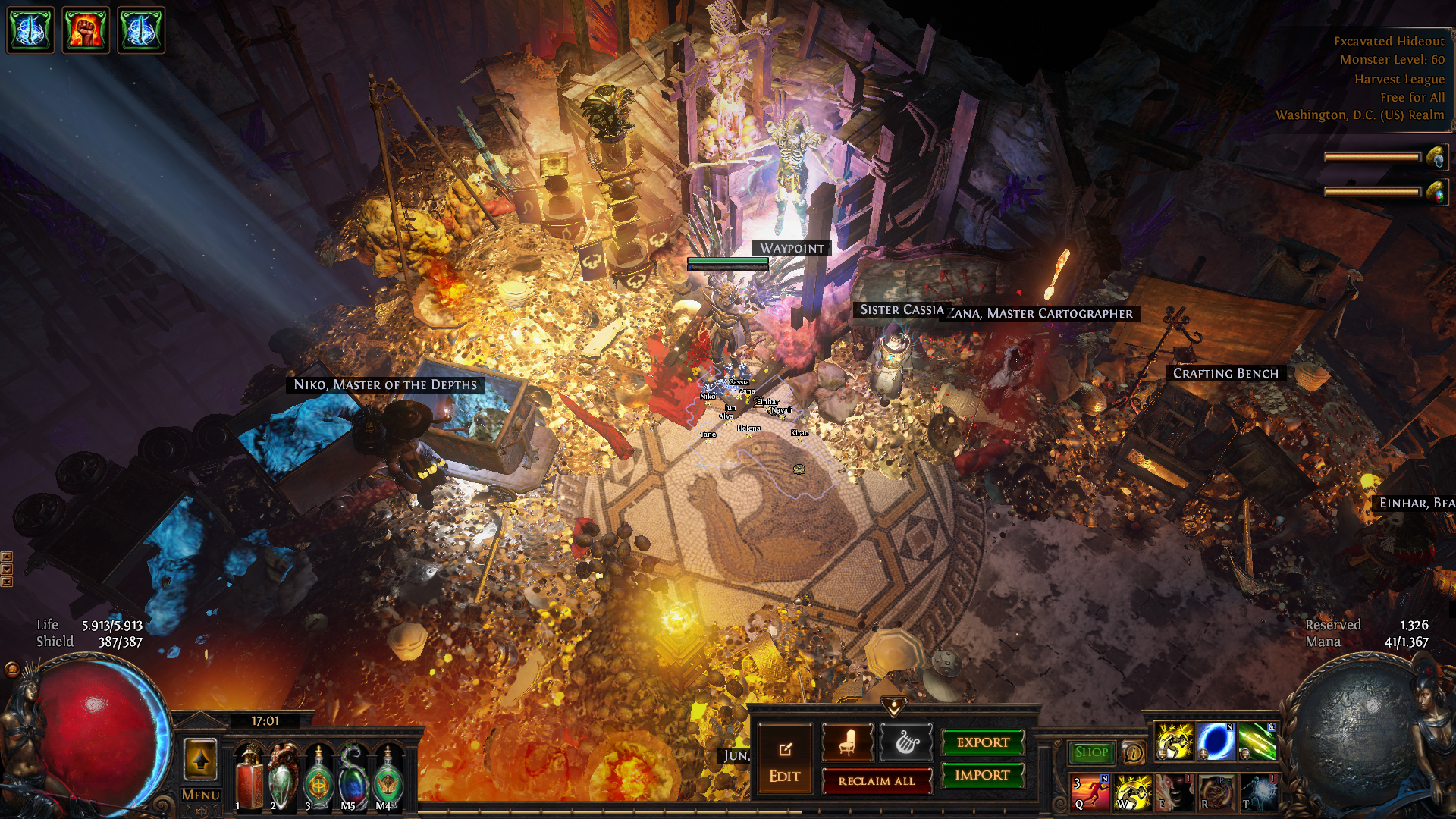Screen dimensions: 1456x819
Task: Use the vine-wrapped blue-red flask bound to M5
Action: [x=353, y=779]
